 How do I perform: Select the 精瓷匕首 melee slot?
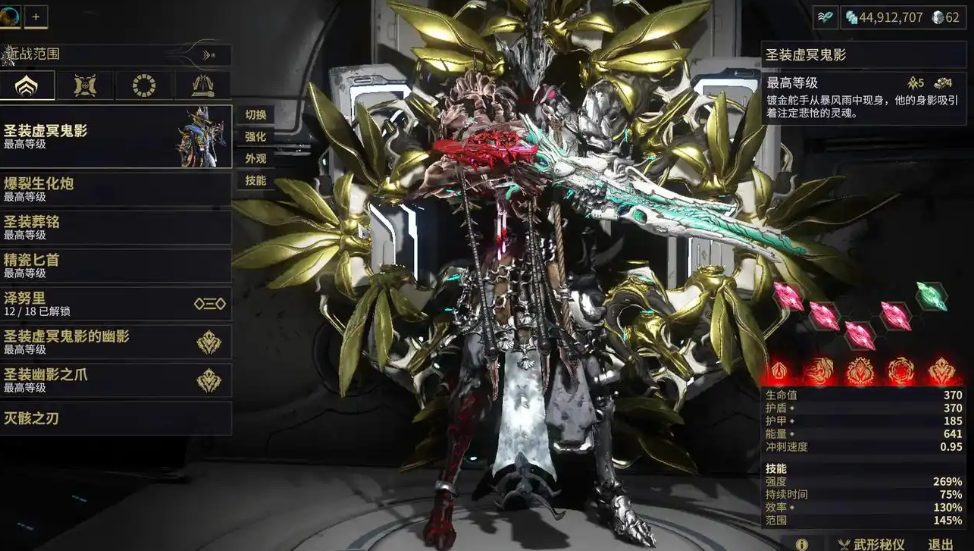coord(115,265)
